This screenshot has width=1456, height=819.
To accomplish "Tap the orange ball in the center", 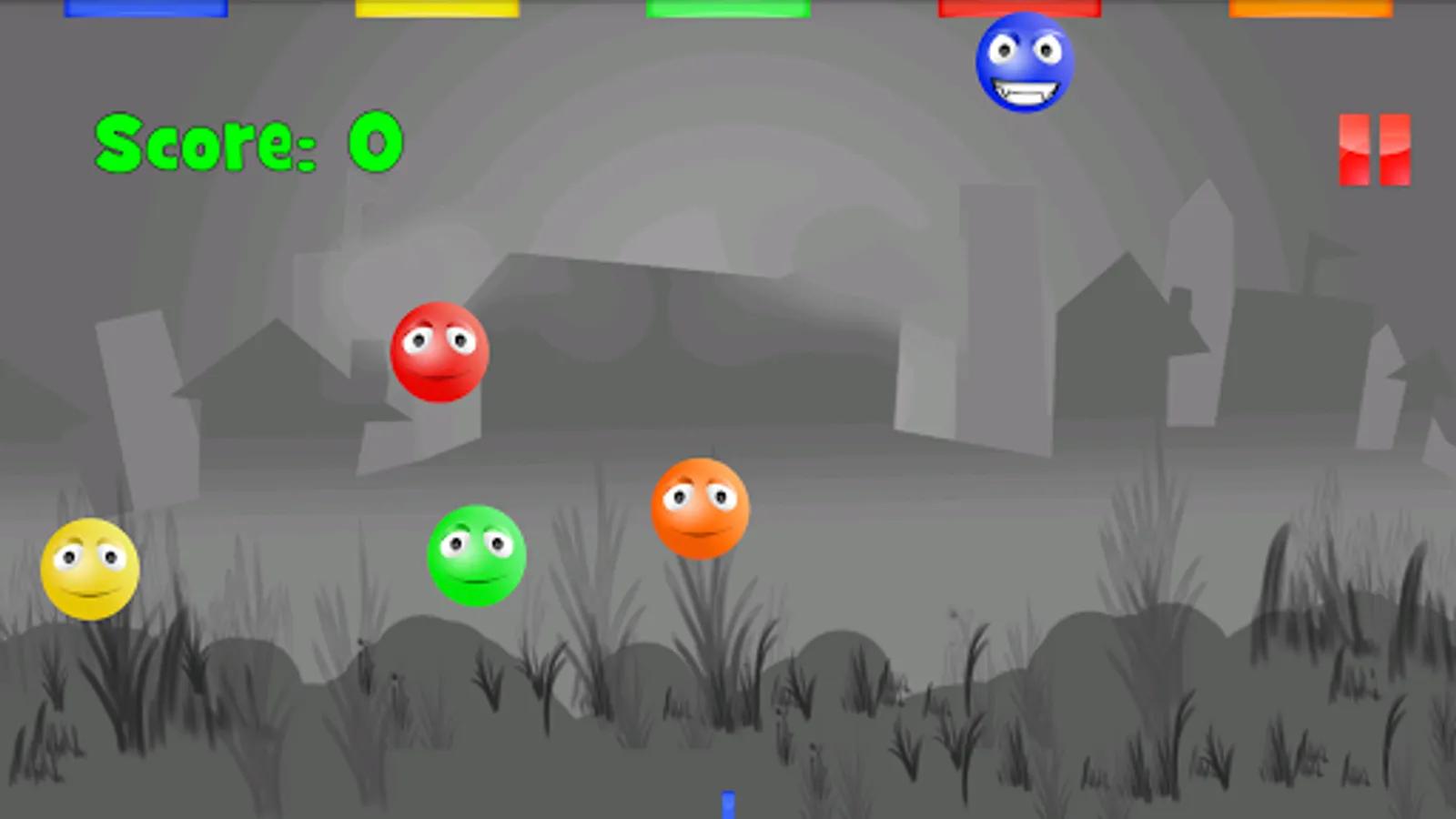I will coord(701,510).
